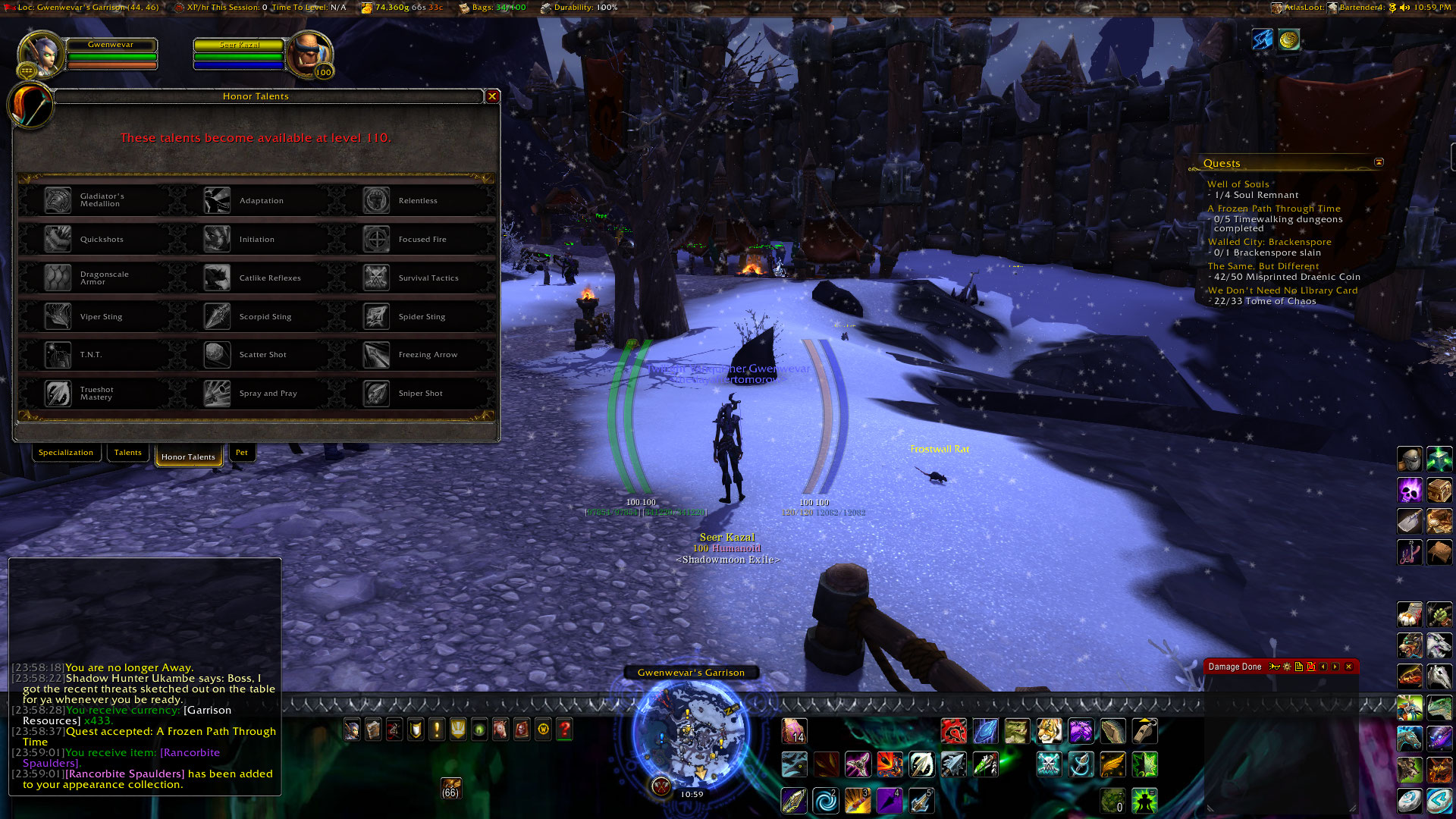Viewport: 1456px width, 819px height.
Task: Close the Honor Talents window
Action: coord(492,96)
